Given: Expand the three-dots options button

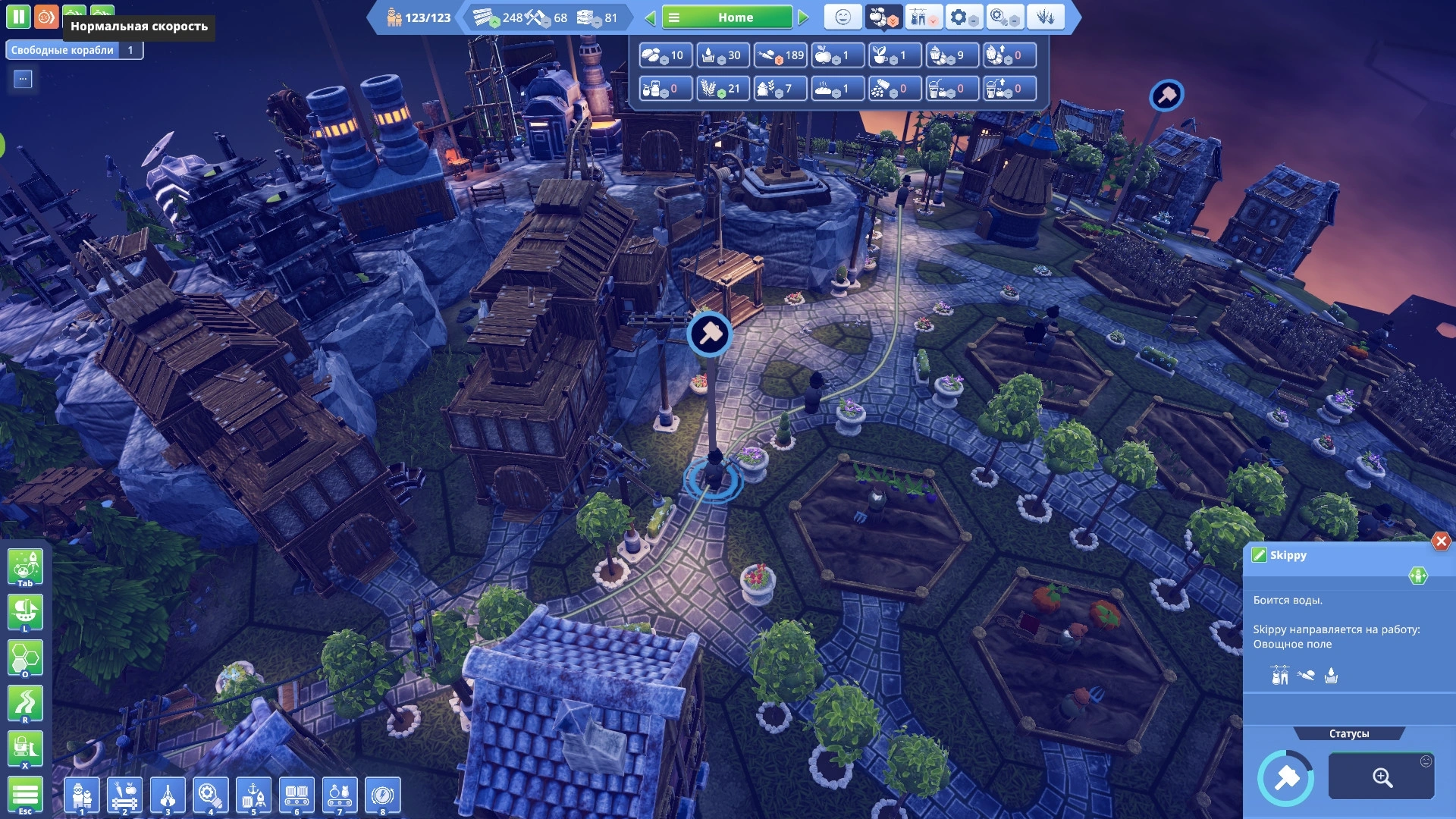Looking at the screenshot, I should point(23,79).
